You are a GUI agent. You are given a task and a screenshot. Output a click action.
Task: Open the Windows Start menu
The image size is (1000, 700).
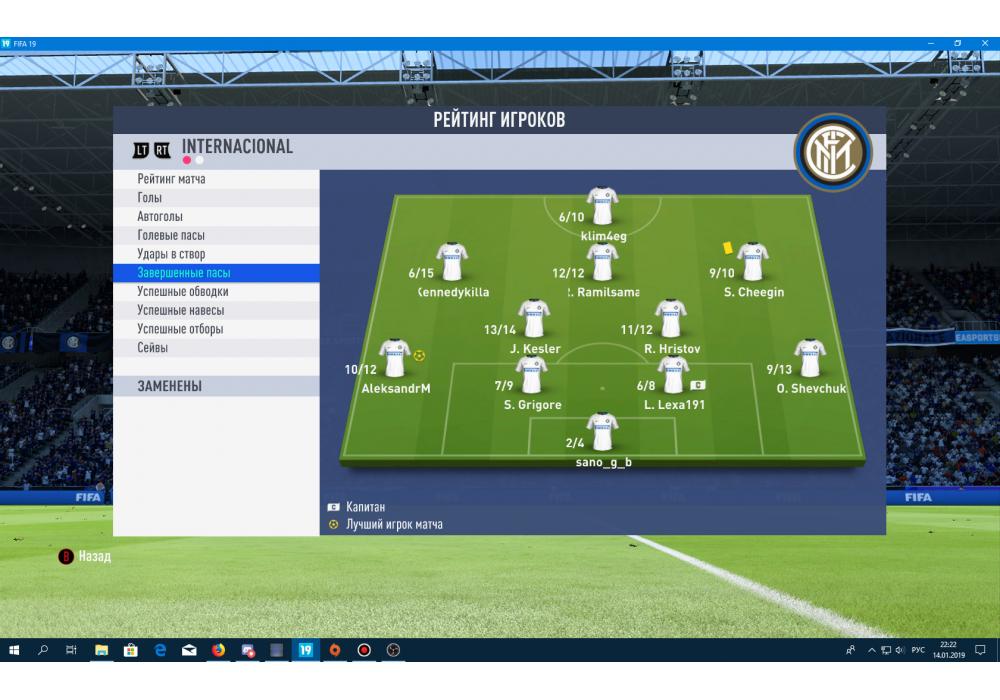(14, 650)
